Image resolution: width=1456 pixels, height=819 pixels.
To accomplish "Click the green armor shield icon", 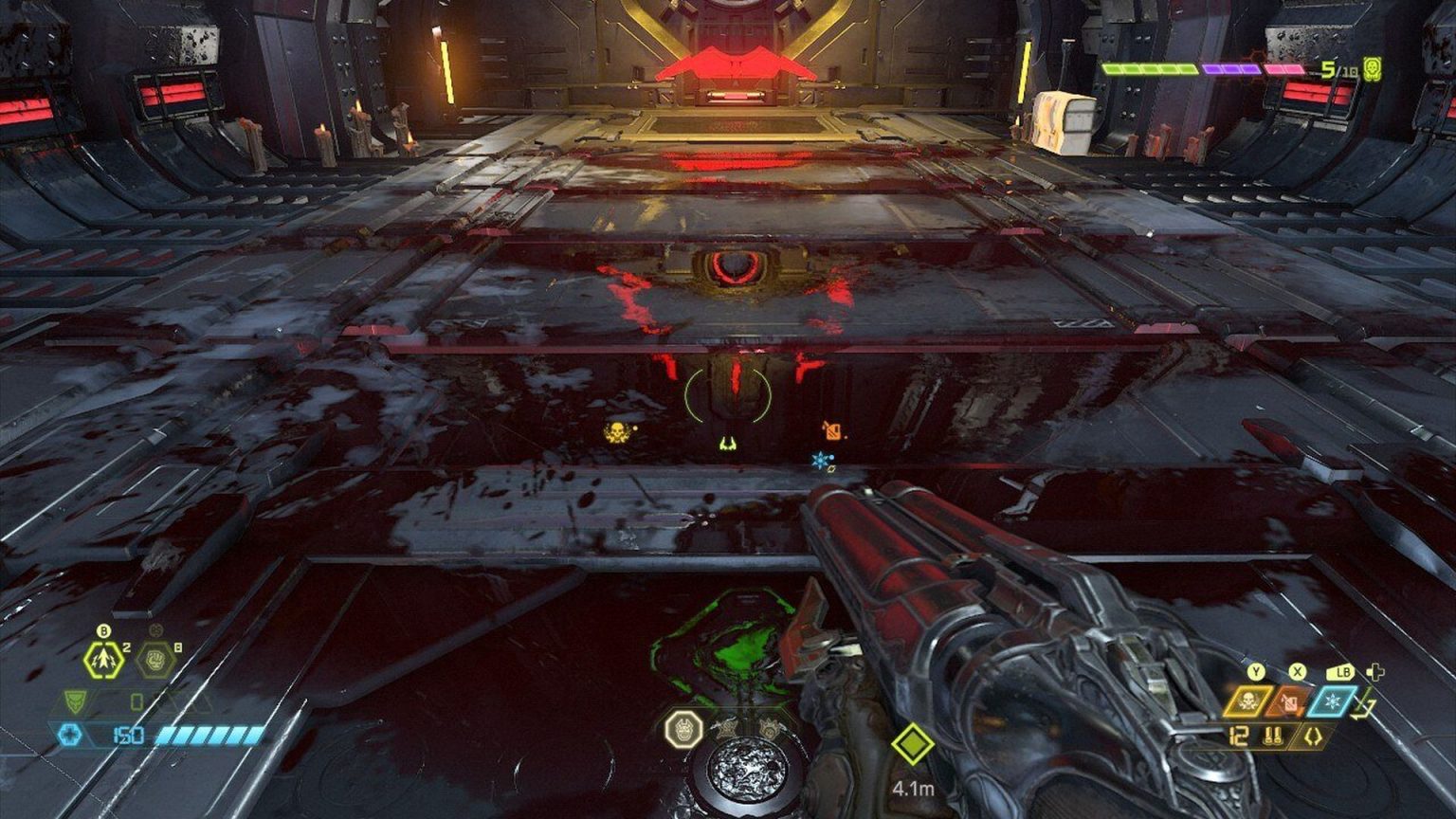I will coord(76,702).
